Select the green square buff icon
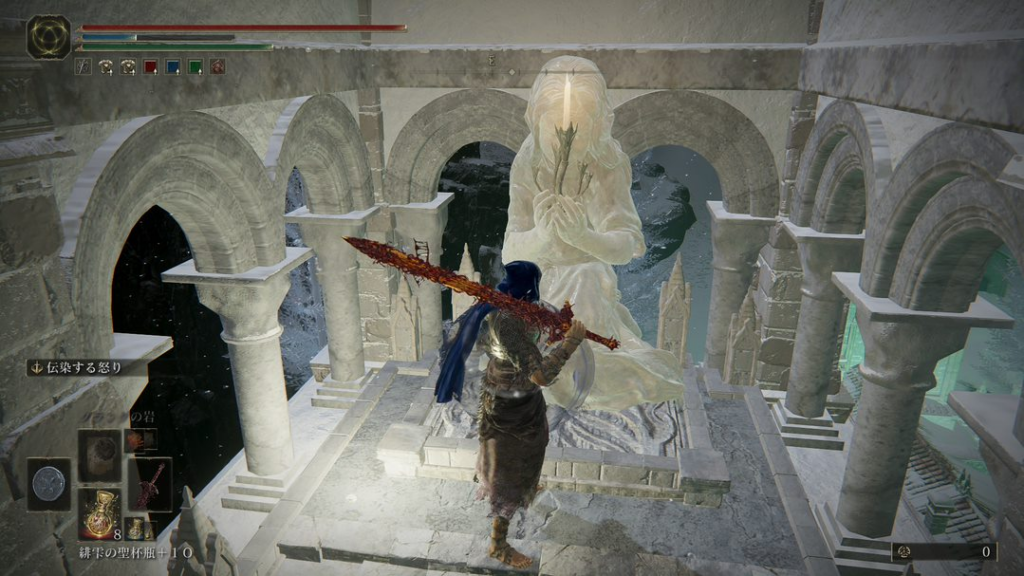Viewport: 1024px width, 576px height. click(195, 67)
